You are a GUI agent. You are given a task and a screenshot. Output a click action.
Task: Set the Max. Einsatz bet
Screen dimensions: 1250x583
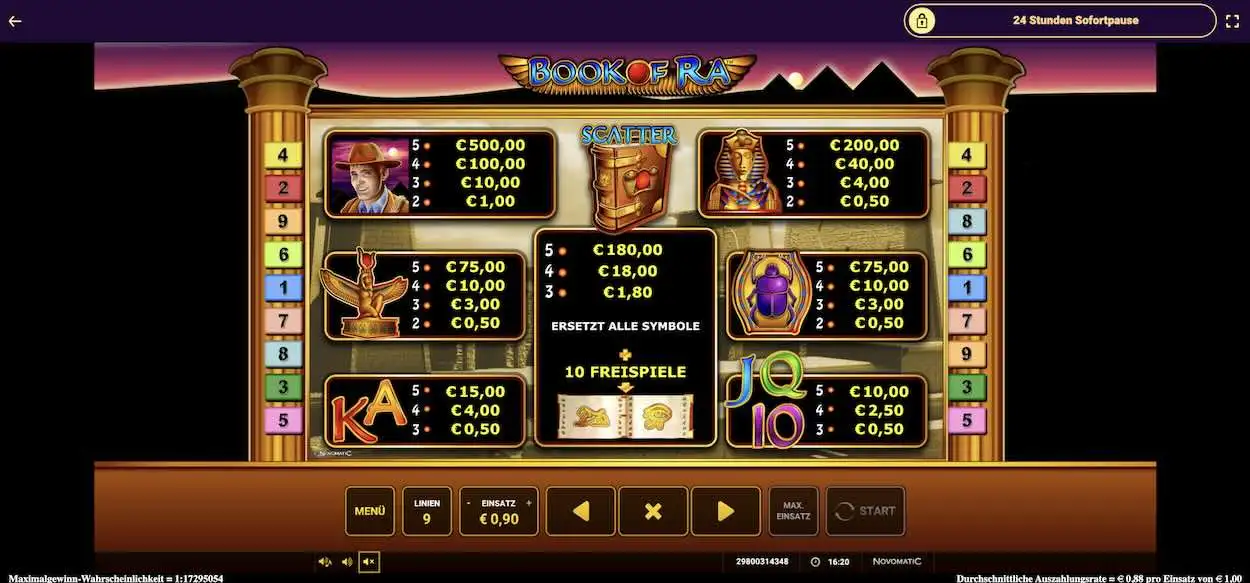[x=793, y=511]
